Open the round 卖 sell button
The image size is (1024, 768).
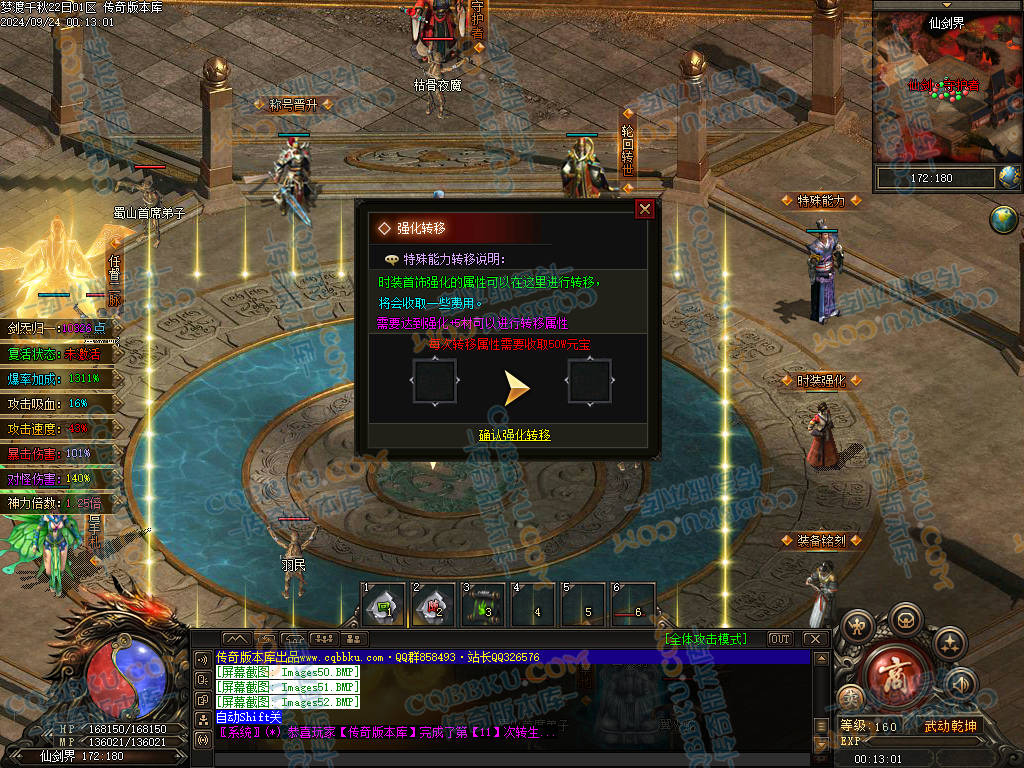851,696
